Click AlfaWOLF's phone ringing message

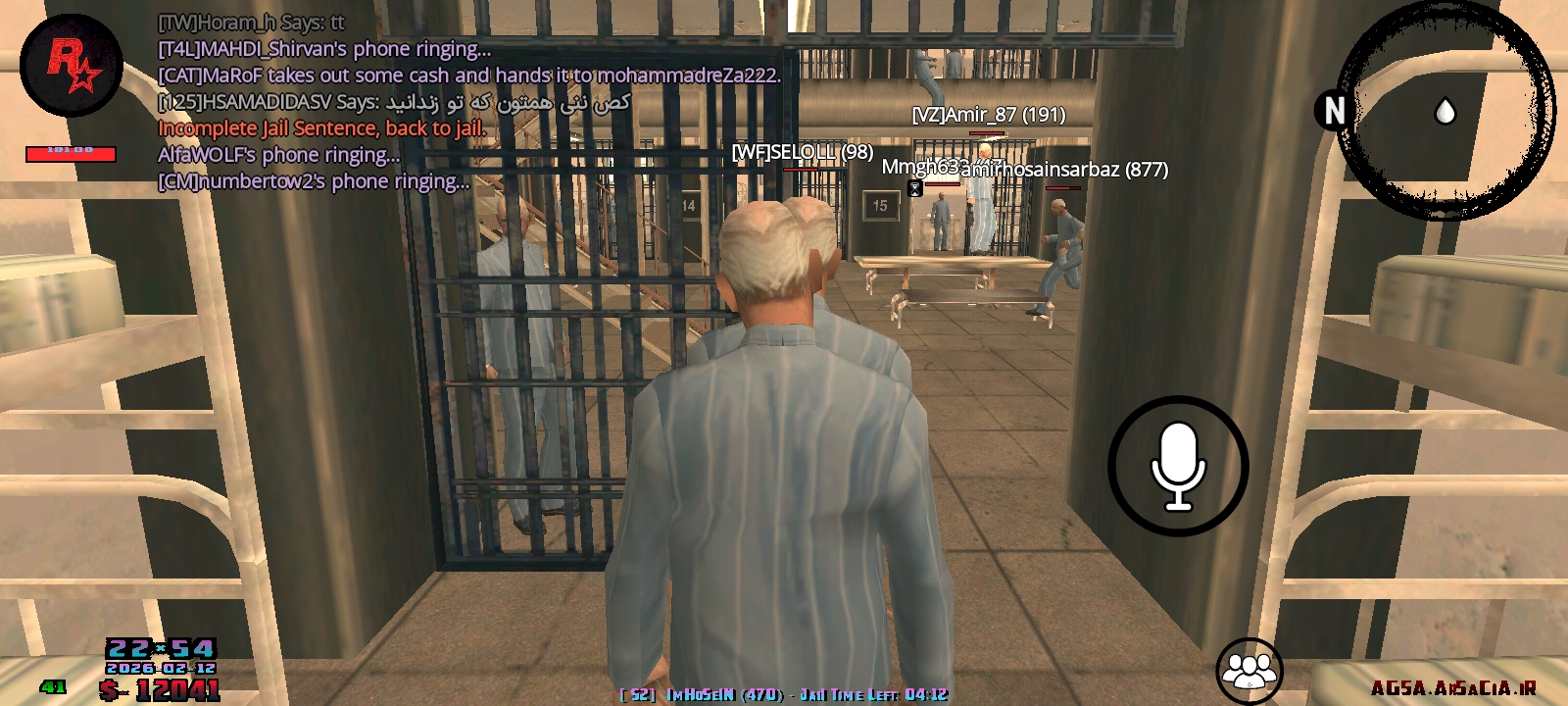pyautogui.click(x=279, y=154)
